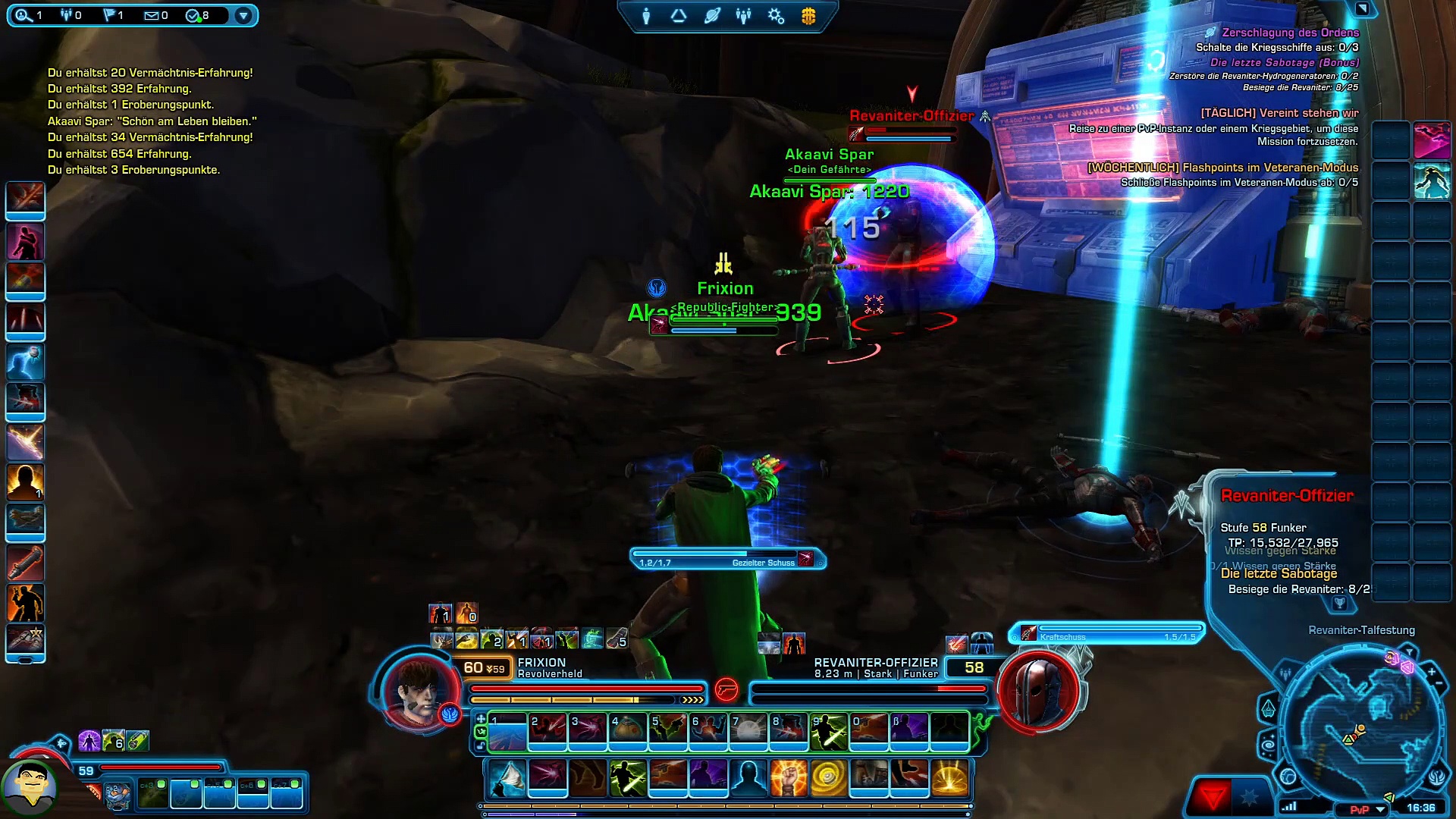Image resolution: width=1456 pixels, height=819 pixels.
Task: Open the gold Cartel Market coin icon
Action: coord(808,16)
